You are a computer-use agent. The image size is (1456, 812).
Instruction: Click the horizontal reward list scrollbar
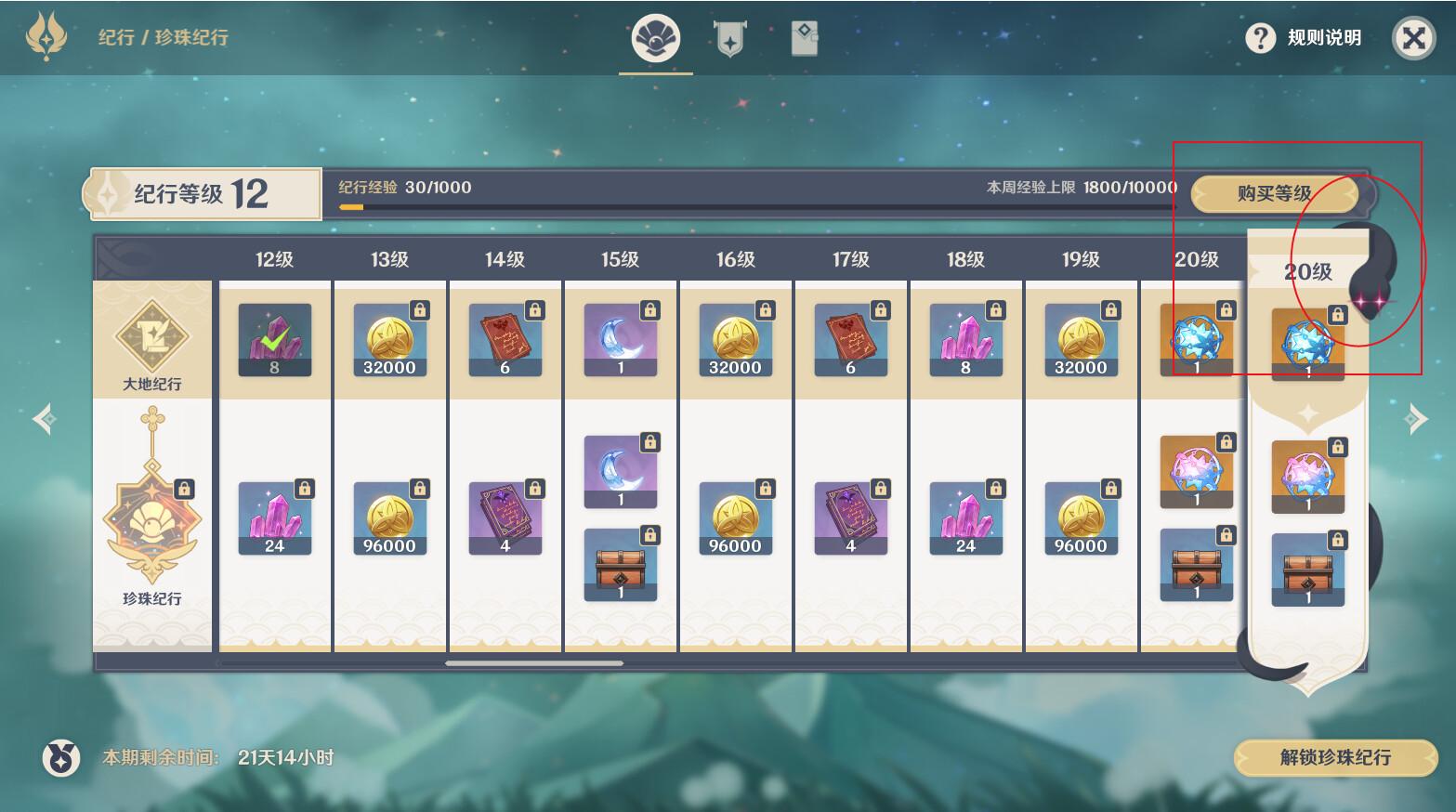pos(533,663)
